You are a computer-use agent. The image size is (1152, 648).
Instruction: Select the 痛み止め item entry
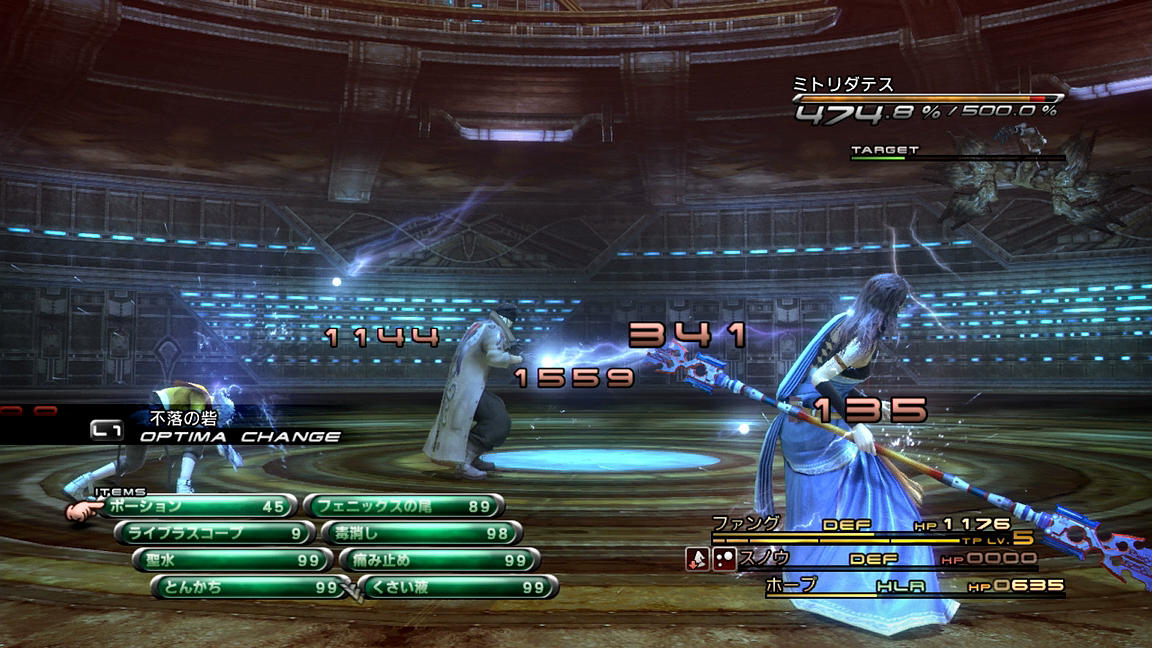pyautogui.click(x=438, y=560)
